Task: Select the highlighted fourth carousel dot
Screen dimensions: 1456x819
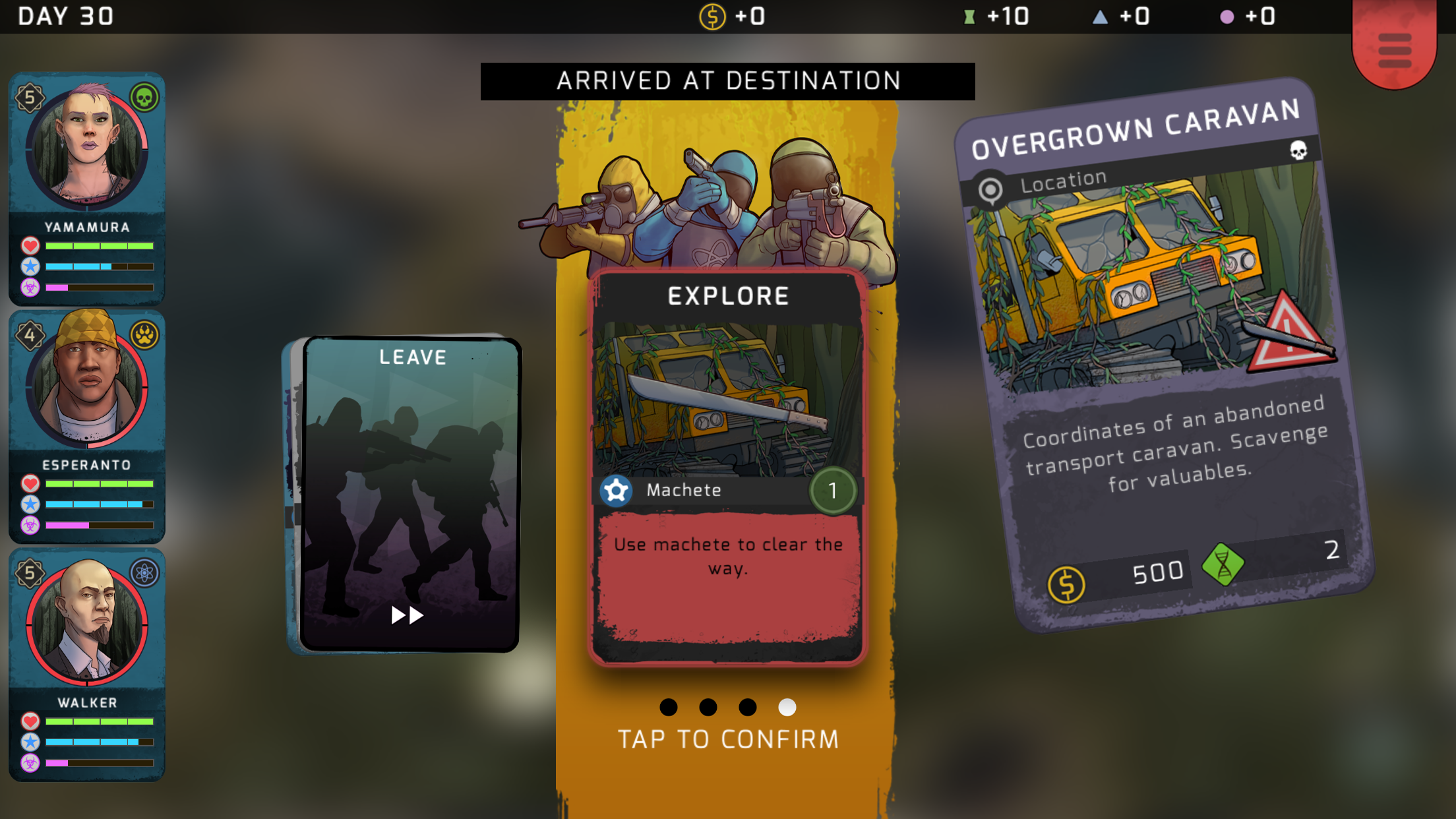Action: (786, 708)
